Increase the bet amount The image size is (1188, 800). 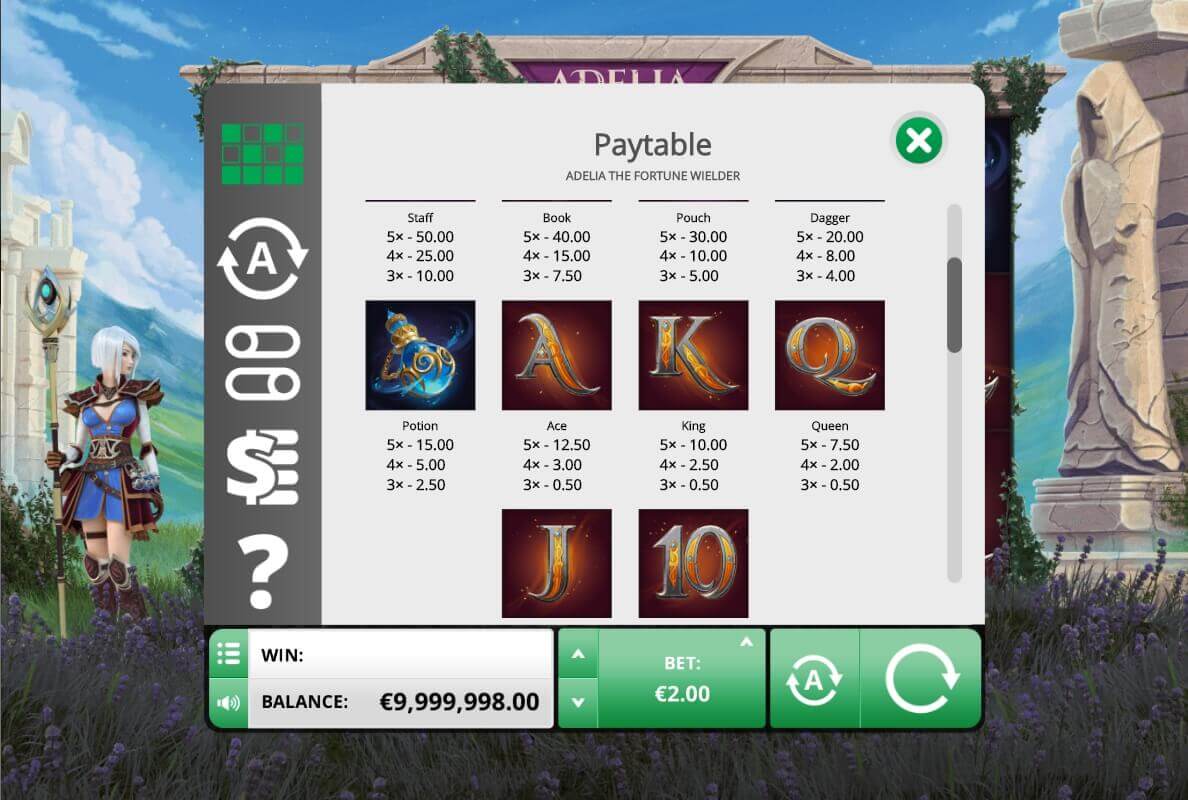point(577,655)
